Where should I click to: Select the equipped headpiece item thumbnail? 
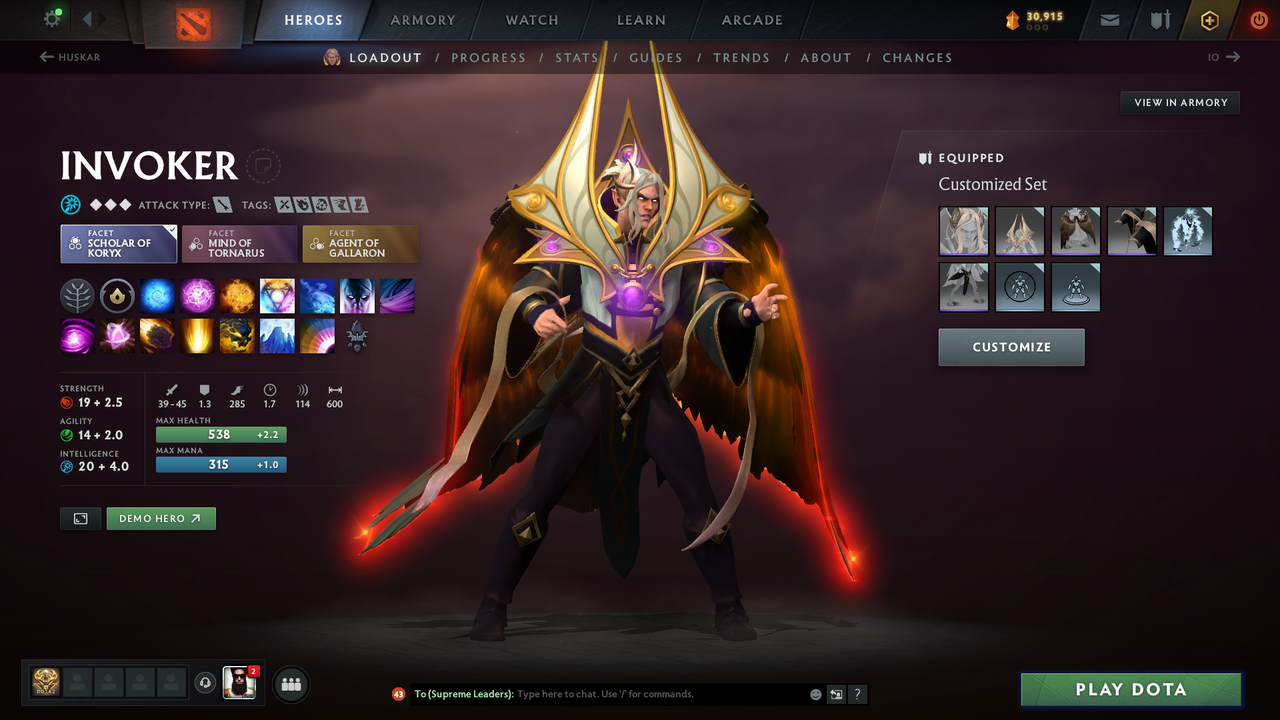pyautogui.click(x=963, y=231)
